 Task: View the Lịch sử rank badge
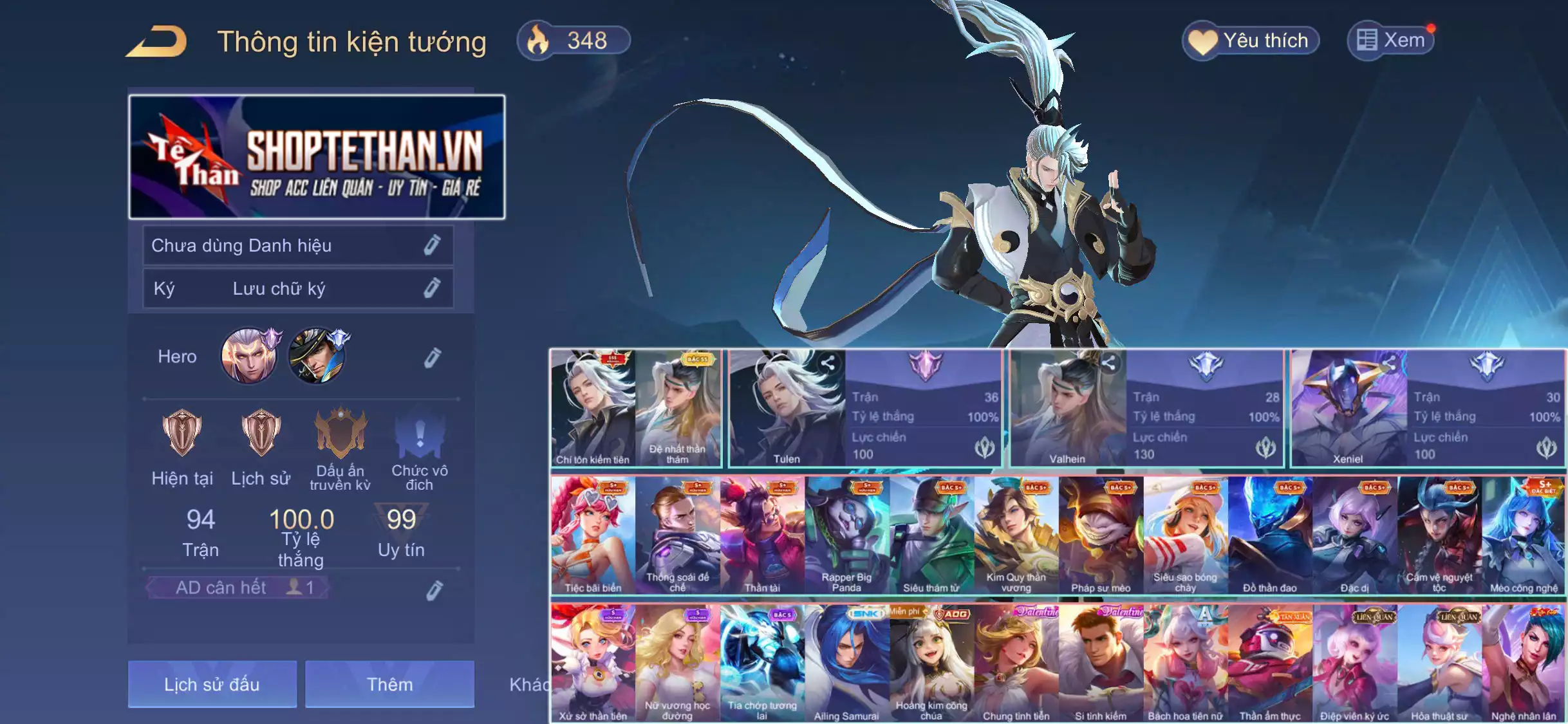[261, 432]
